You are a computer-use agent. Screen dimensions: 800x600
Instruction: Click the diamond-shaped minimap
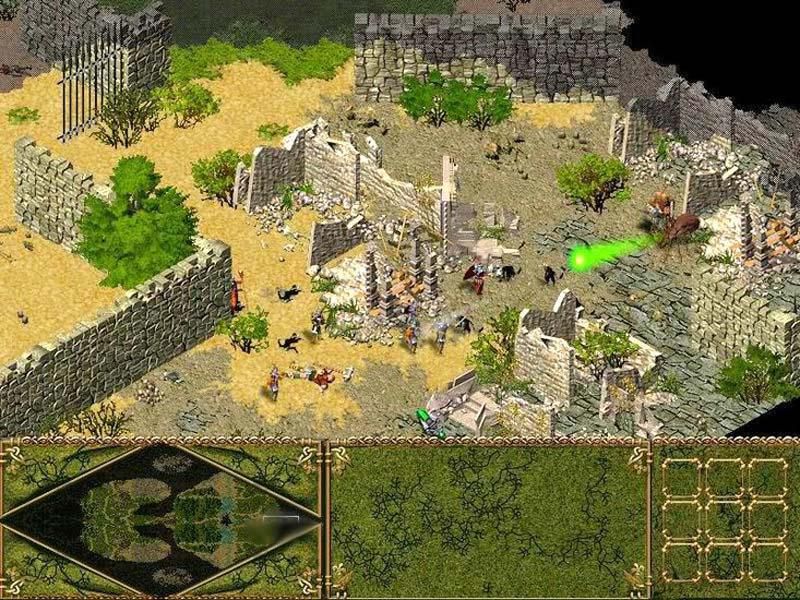point(160,518)
